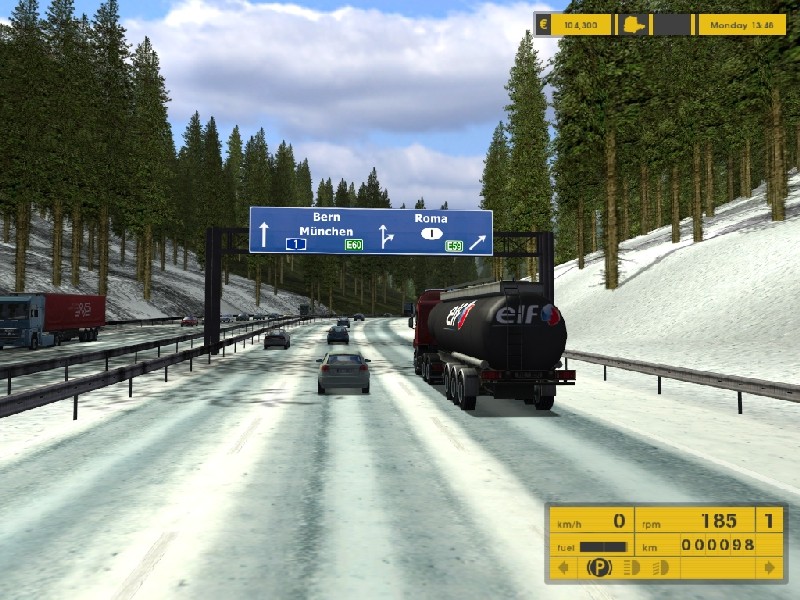Activate the right turn signal arrow
The image size is (800, 600).
click(769, 568)
